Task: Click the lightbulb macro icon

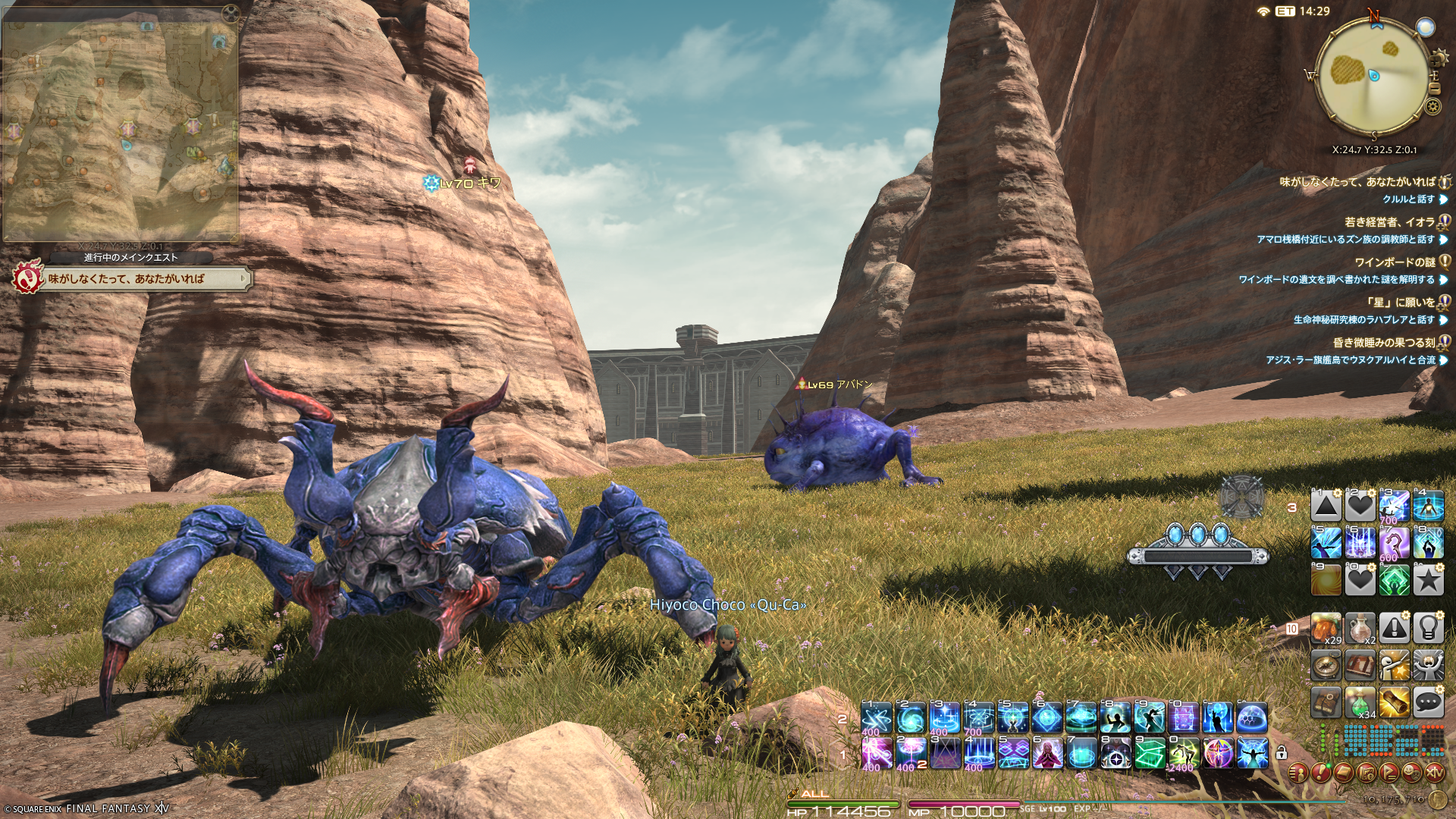Action: 1428,629
